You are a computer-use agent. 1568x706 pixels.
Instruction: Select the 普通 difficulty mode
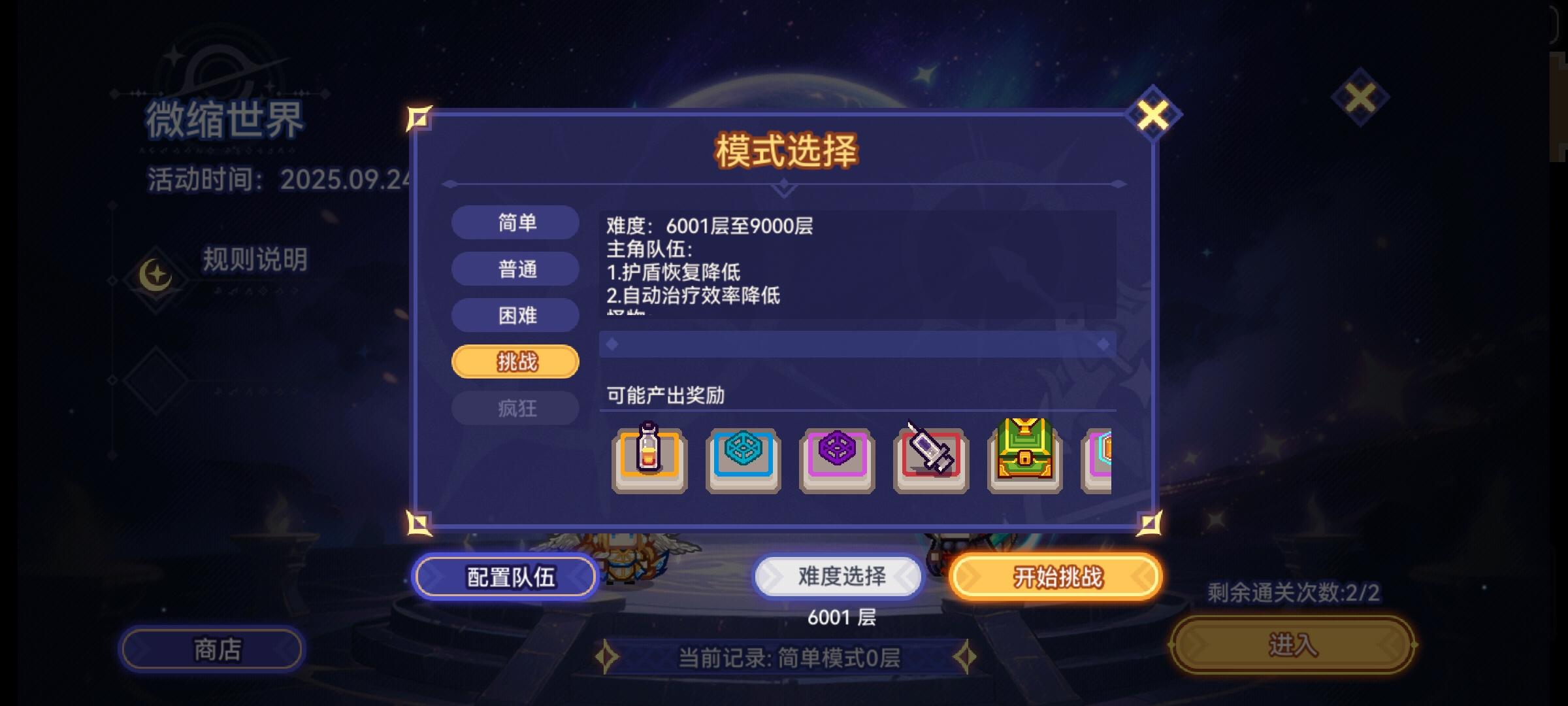point(515,269)
